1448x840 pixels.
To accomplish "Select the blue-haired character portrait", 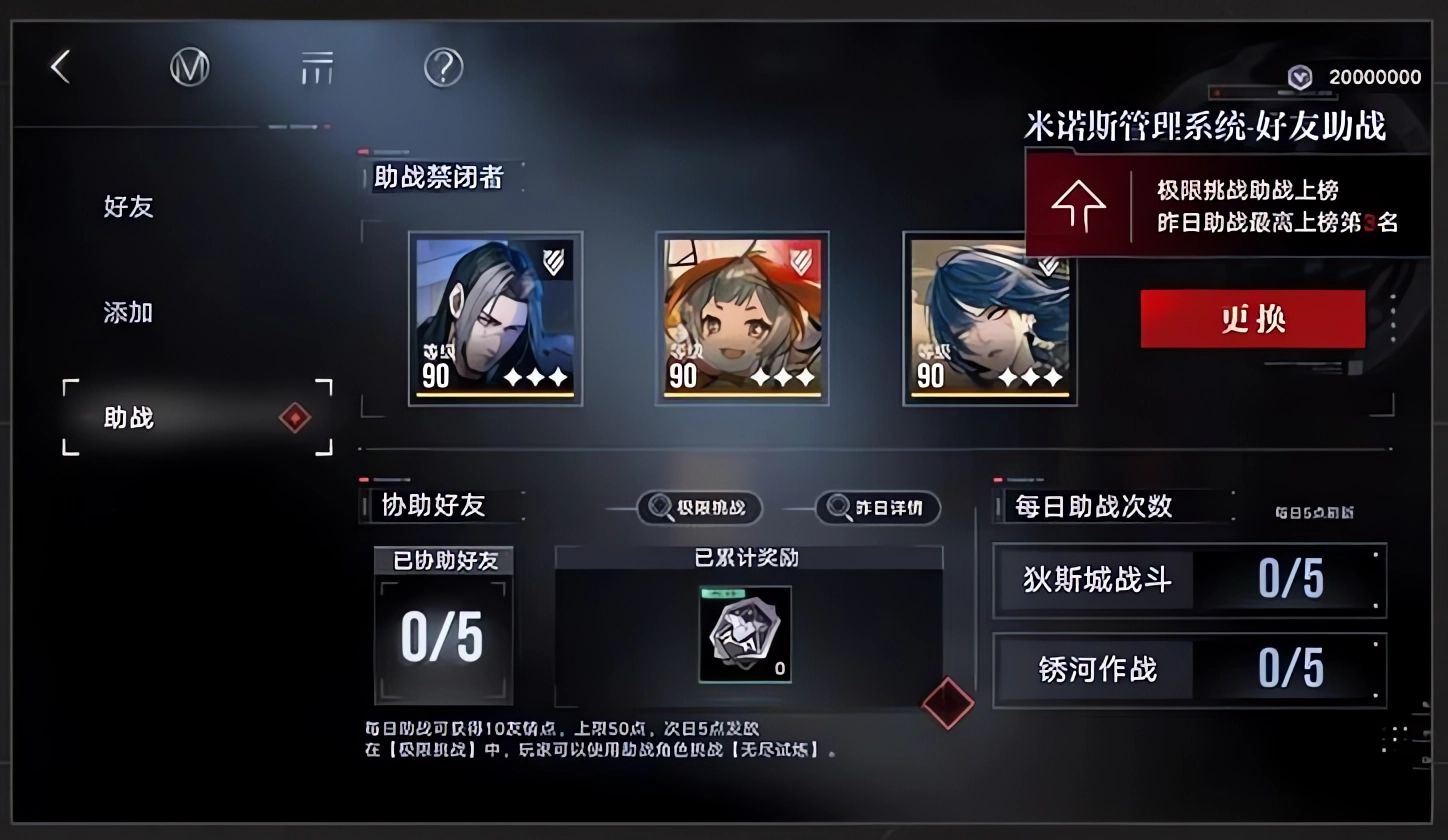I will [989, 318].
